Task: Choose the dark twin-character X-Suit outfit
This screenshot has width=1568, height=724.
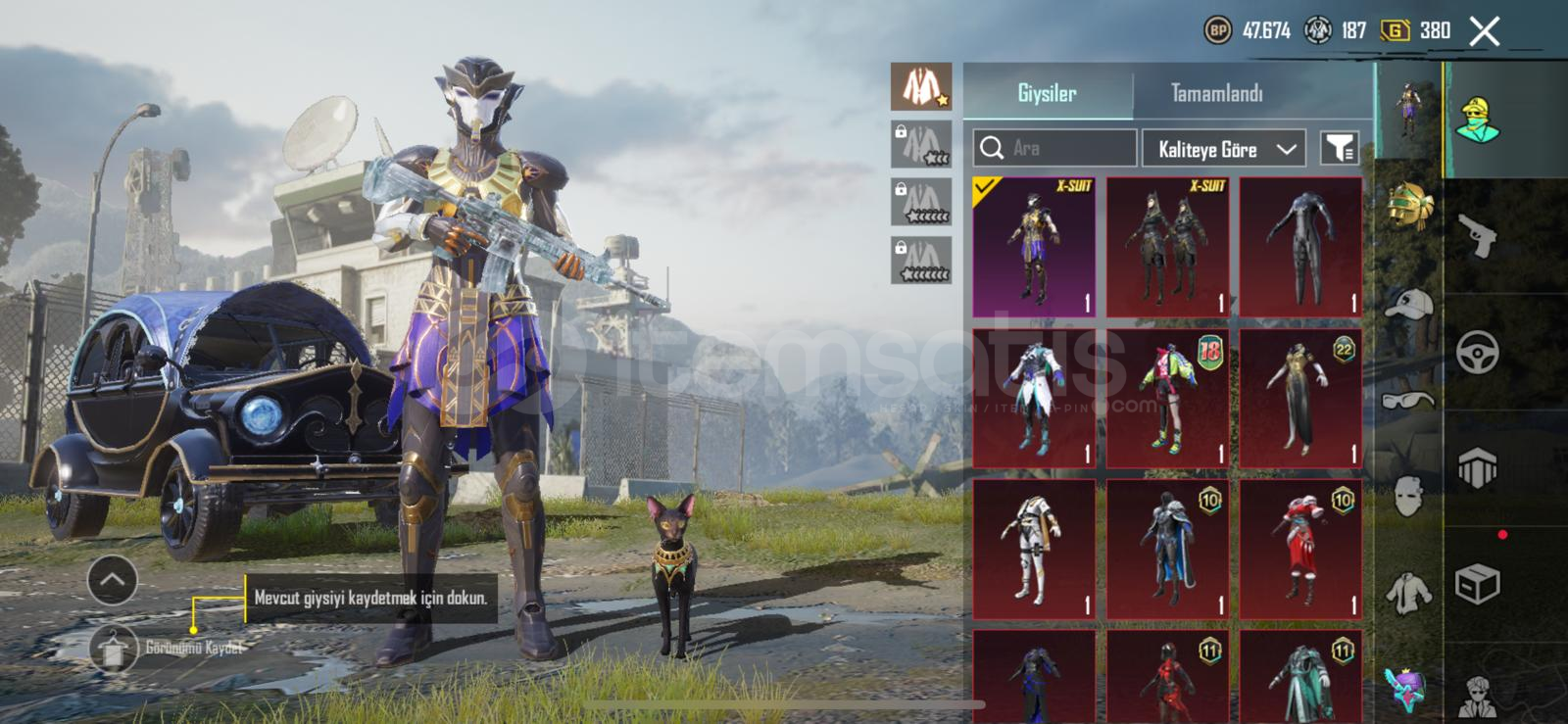Action: 1167,247
